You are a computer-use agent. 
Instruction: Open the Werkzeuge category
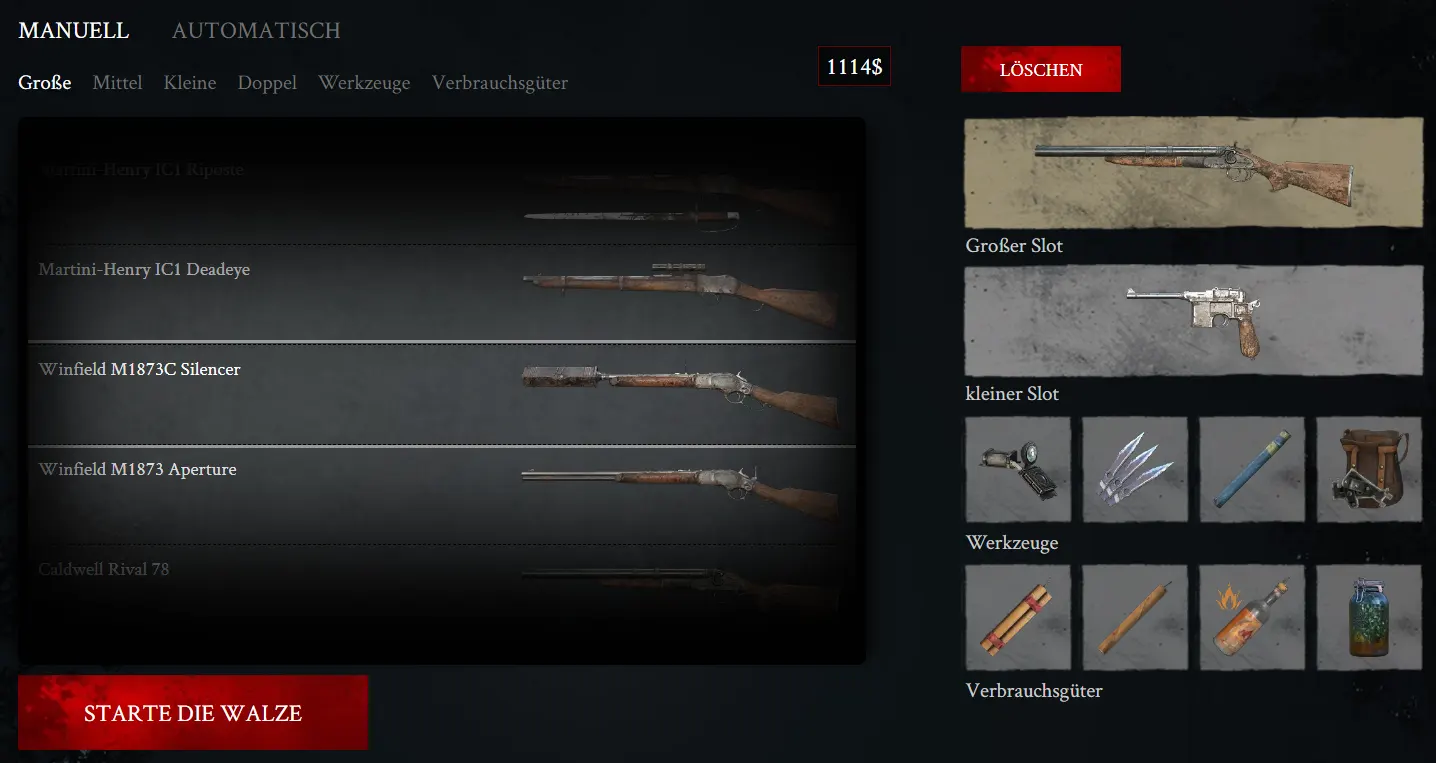(364, 83)
